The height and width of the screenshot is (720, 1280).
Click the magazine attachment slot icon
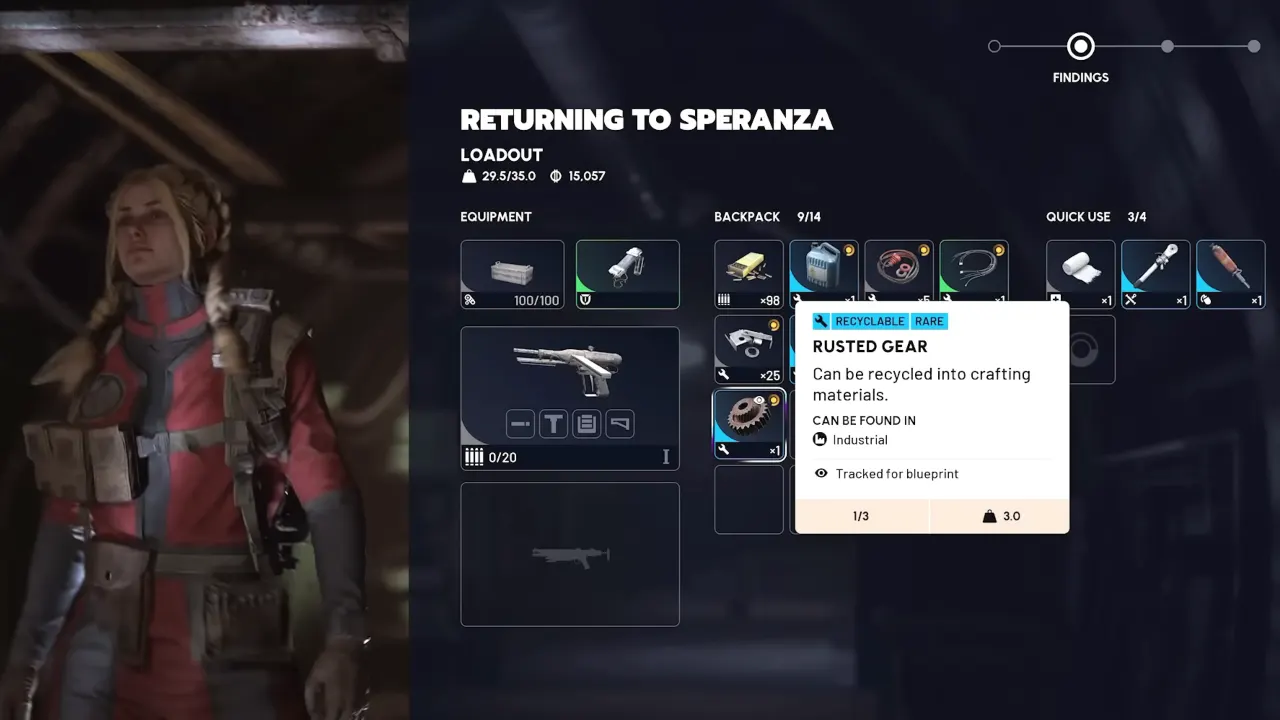click(586, 424)
